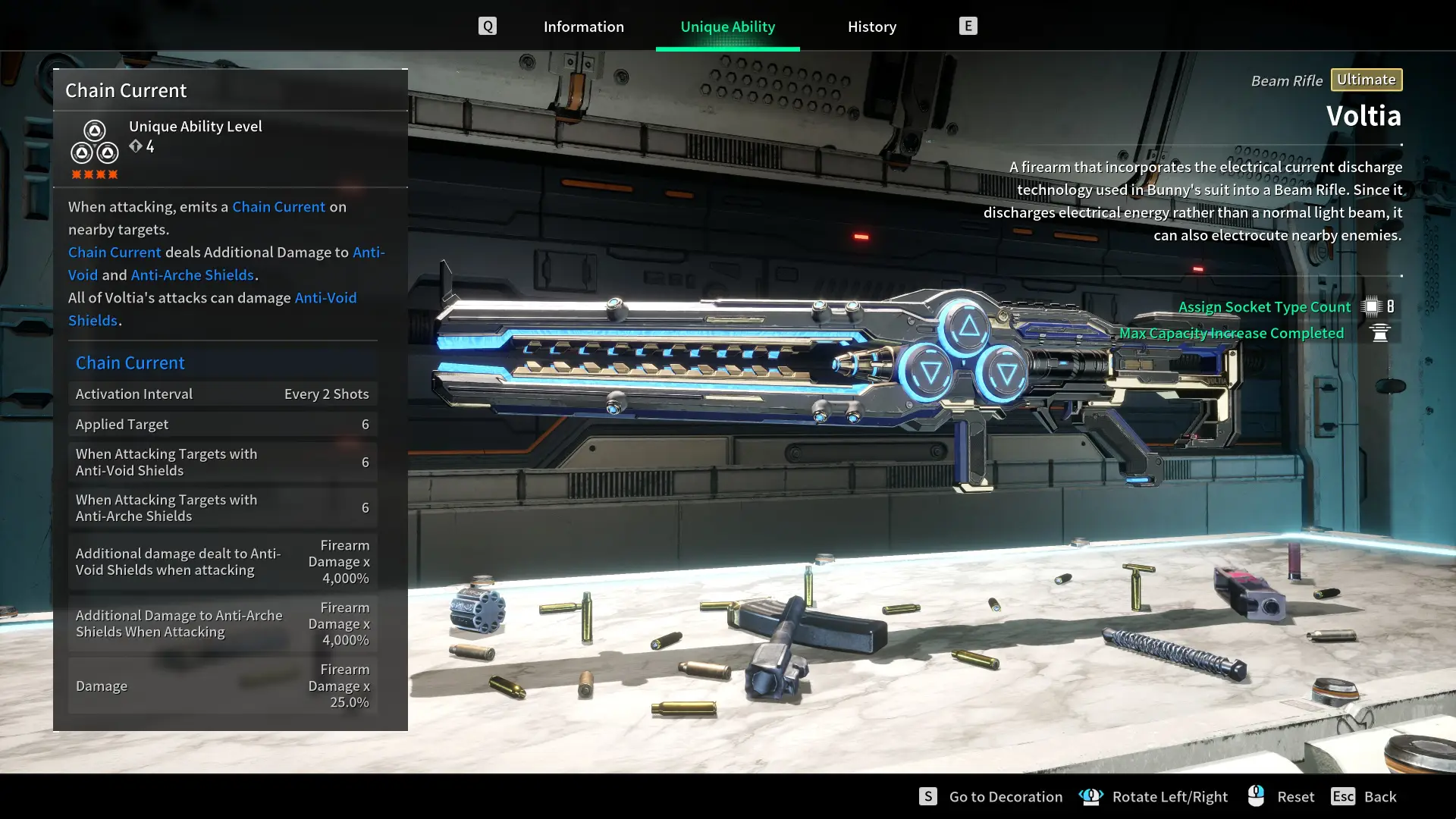Viewport: 1456px width, 819px height.
Task: Open the History tab
Action: point(871,27)
